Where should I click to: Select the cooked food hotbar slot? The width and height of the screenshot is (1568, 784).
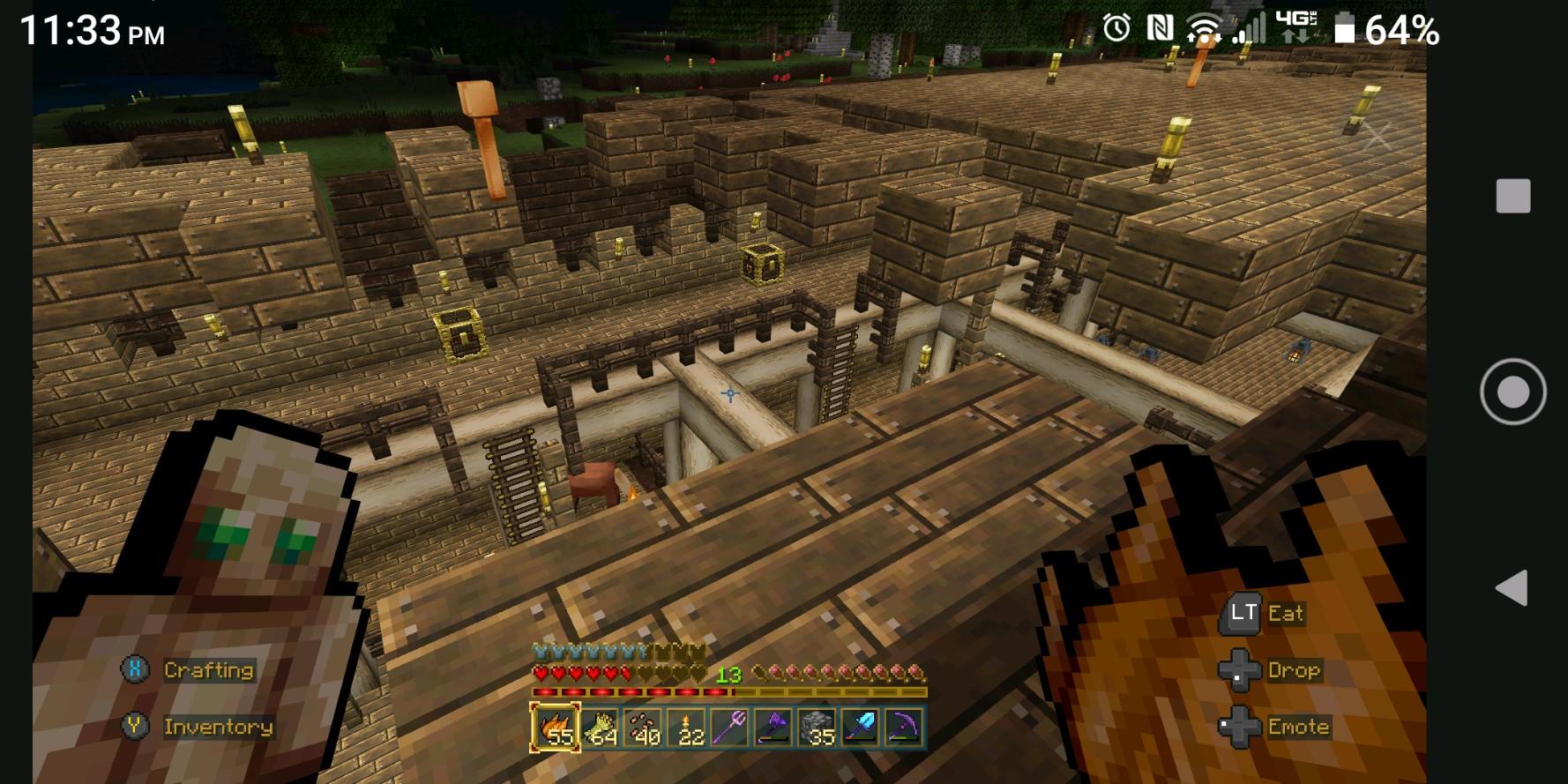click(x=556, y=728)
